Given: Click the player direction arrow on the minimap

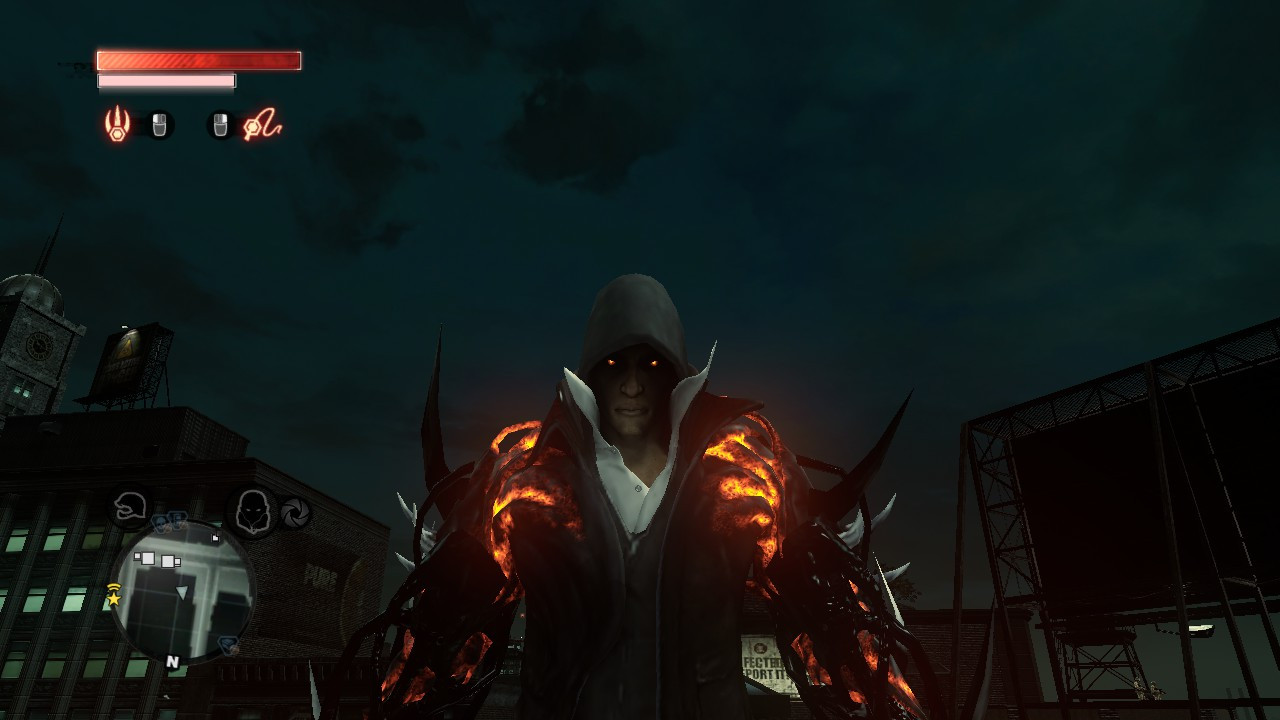Looking at the screenshot, I should (x=182, y=592).
